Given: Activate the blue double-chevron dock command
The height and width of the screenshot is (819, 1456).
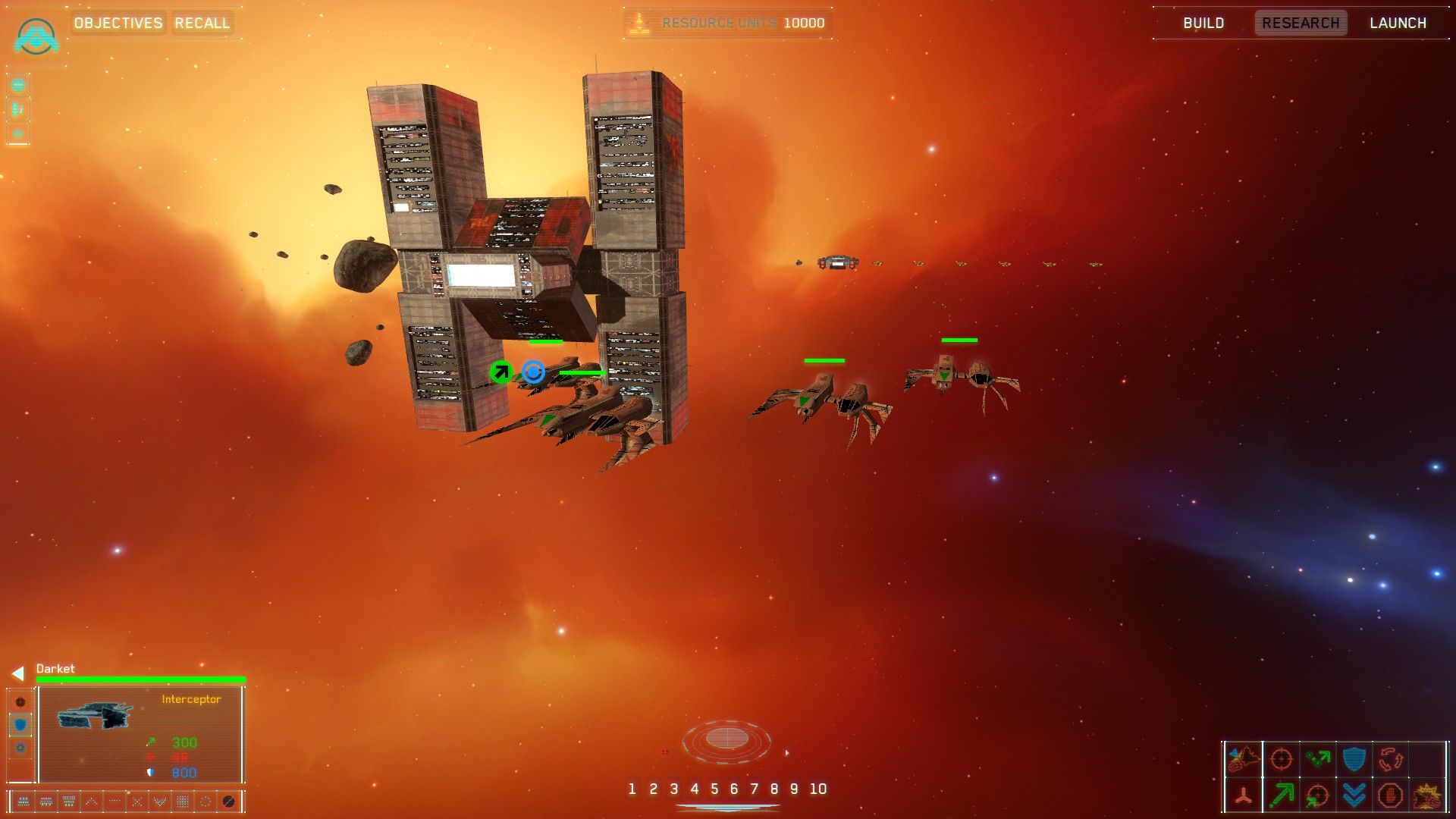Looking at the screenshot, I should click(1354, 795).
